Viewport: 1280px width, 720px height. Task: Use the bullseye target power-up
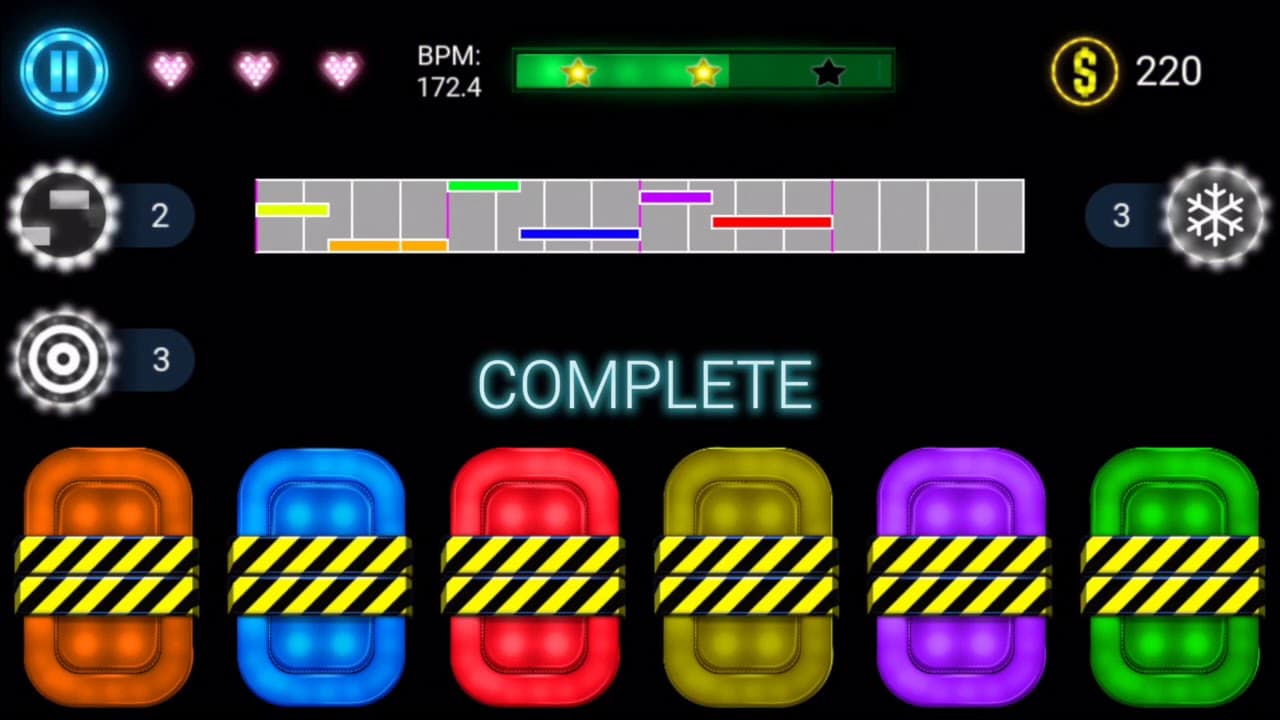[x=62, y=360]
